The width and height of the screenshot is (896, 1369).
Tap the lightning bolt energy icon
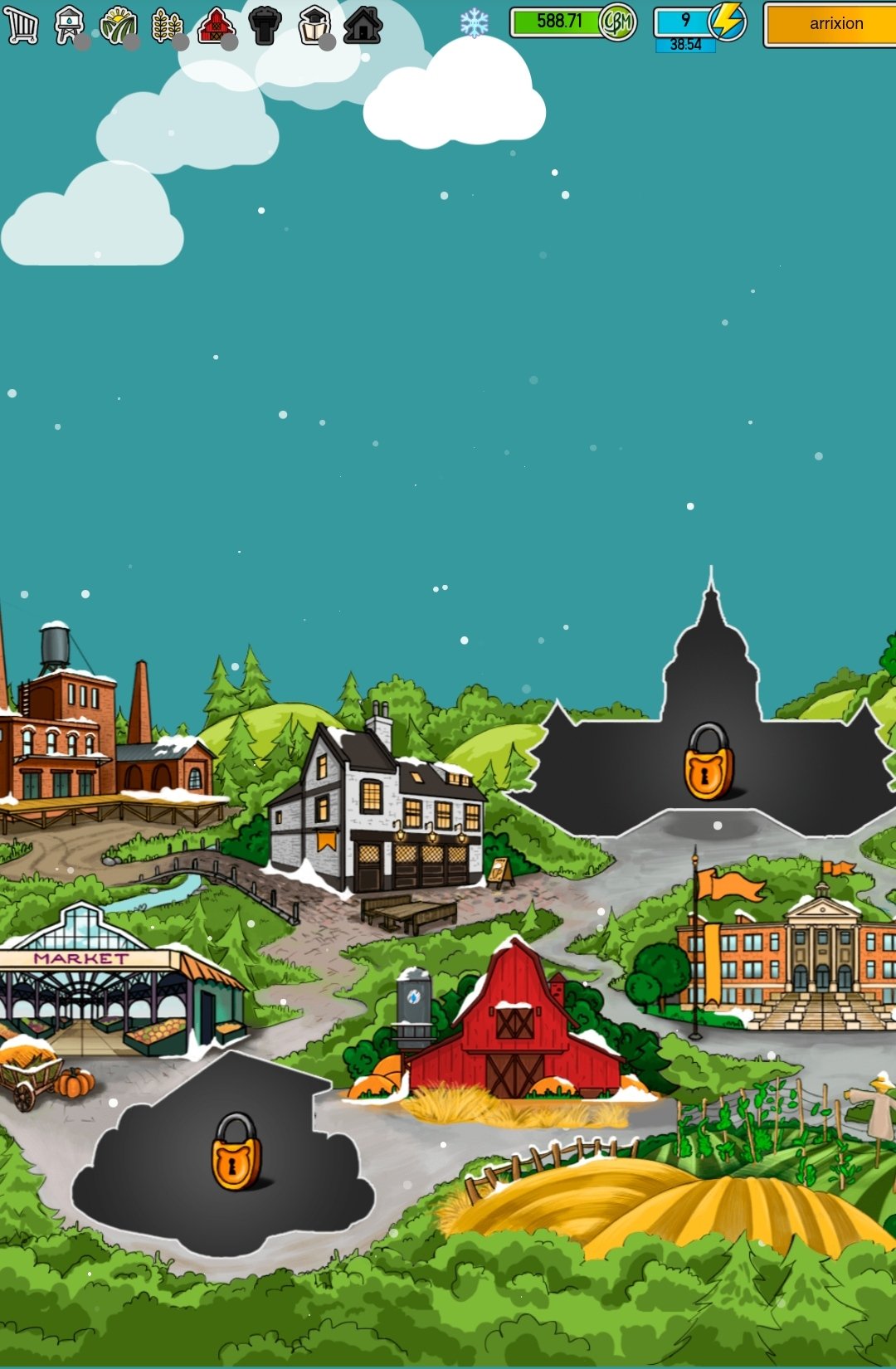pyautogui.click(x=728, y=21)
